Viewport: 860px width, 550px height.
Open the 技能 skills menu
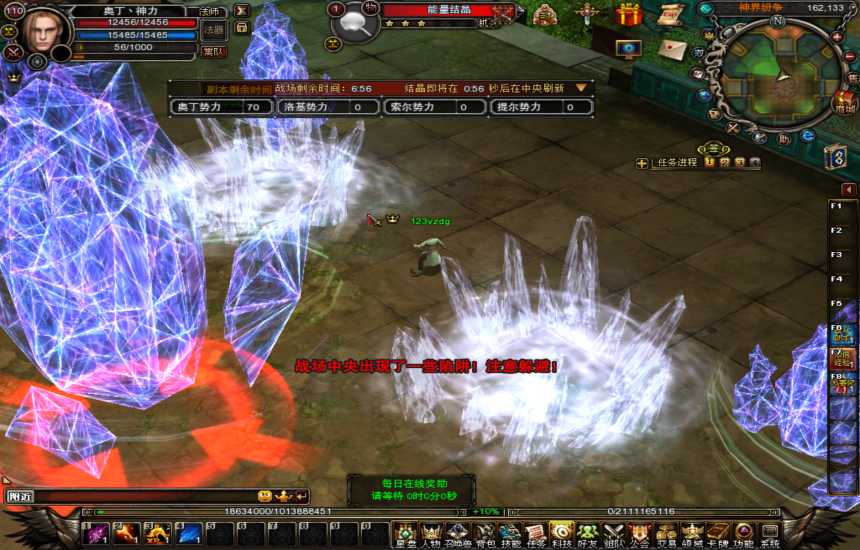point(509,535)
